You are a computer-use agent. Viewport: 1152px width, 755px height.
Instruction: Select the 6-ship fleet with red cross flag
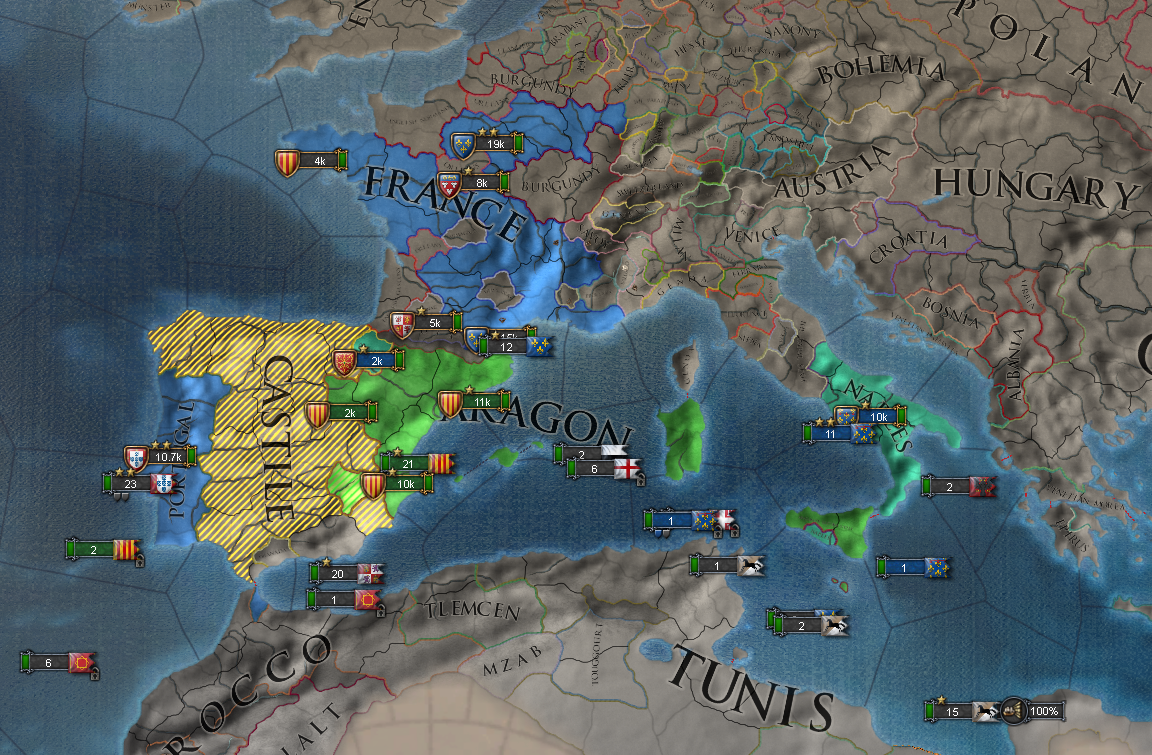point(595,469)
